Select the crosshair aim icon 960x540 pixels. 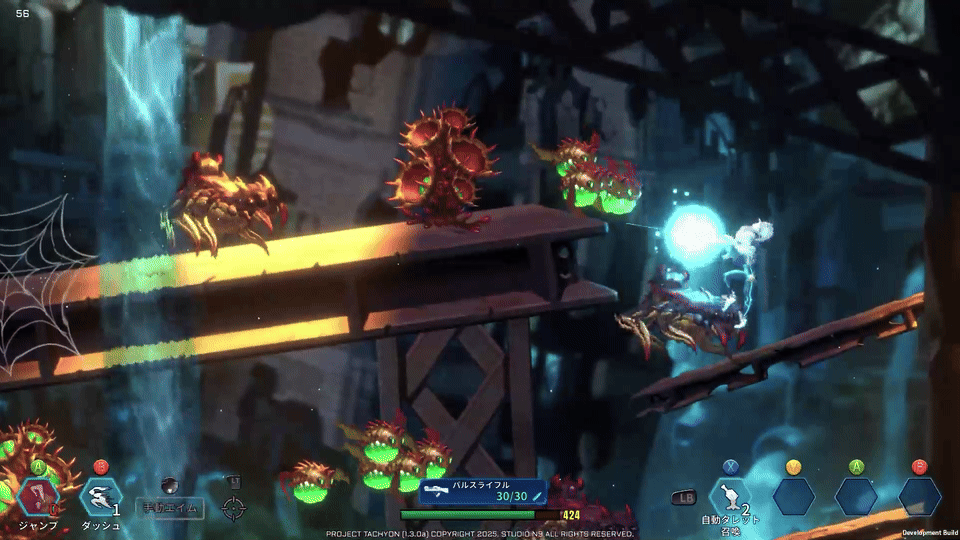[233, 508]
